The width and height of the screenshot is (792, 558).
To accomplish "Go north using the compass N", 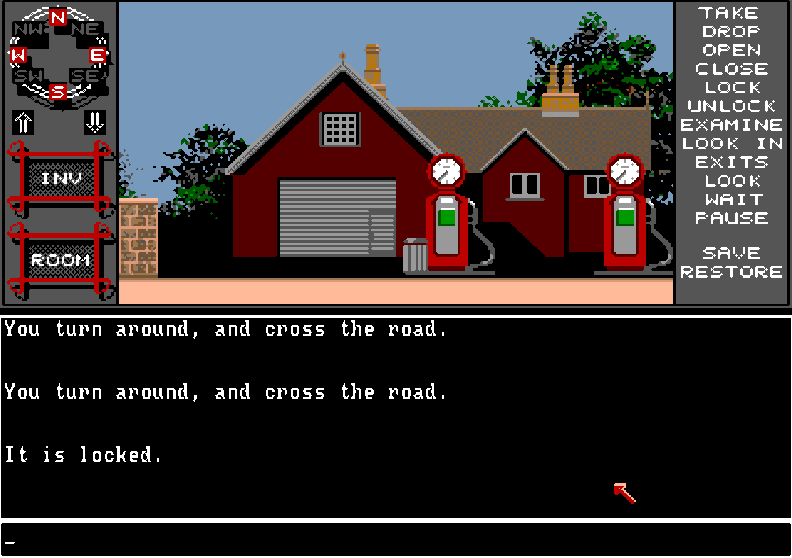I will click(58, 17).
